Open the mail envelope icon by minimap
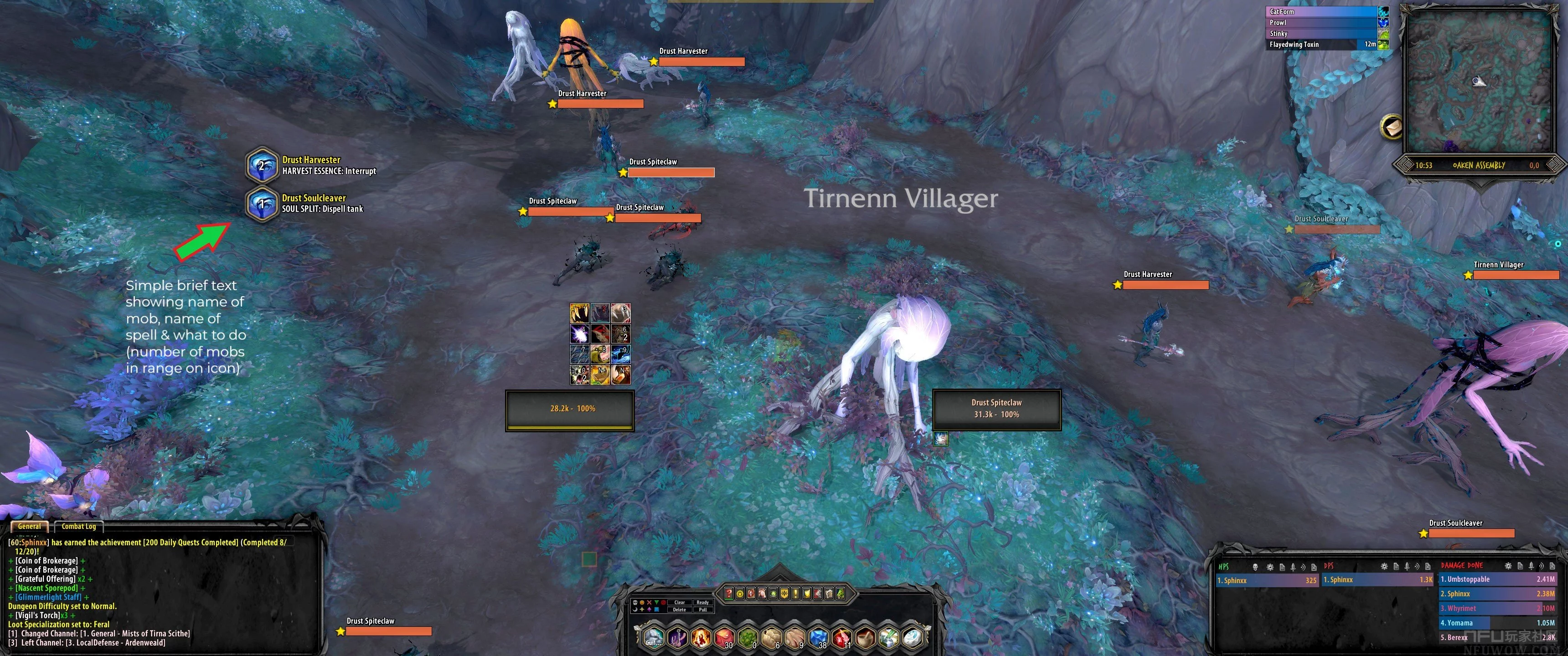Image resolution: width=1568 pixels, height=656 pixels. point(1391,127)
